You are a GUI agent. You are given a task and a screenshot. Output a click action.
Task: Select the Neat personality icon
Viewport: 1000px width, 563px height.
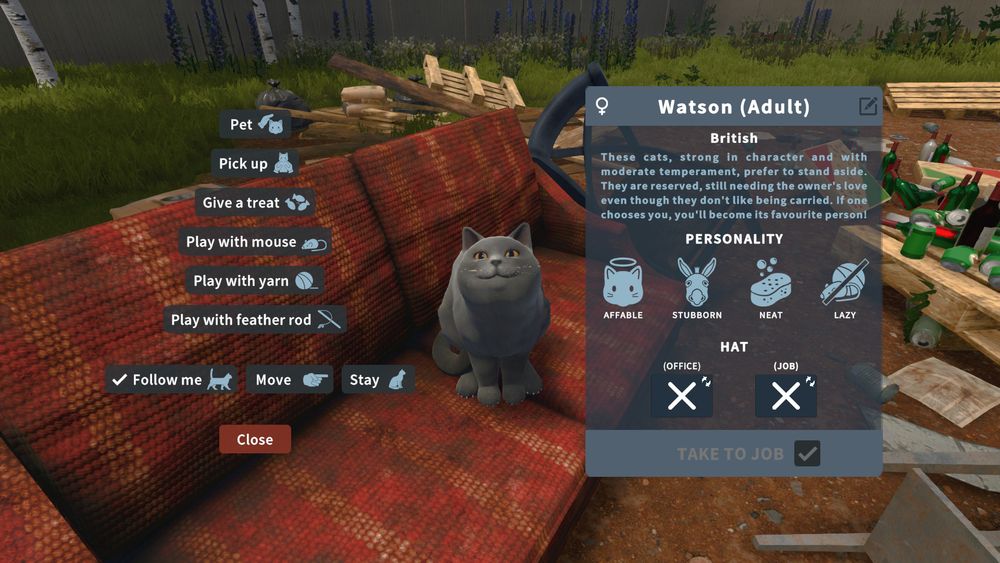(771, 283)
